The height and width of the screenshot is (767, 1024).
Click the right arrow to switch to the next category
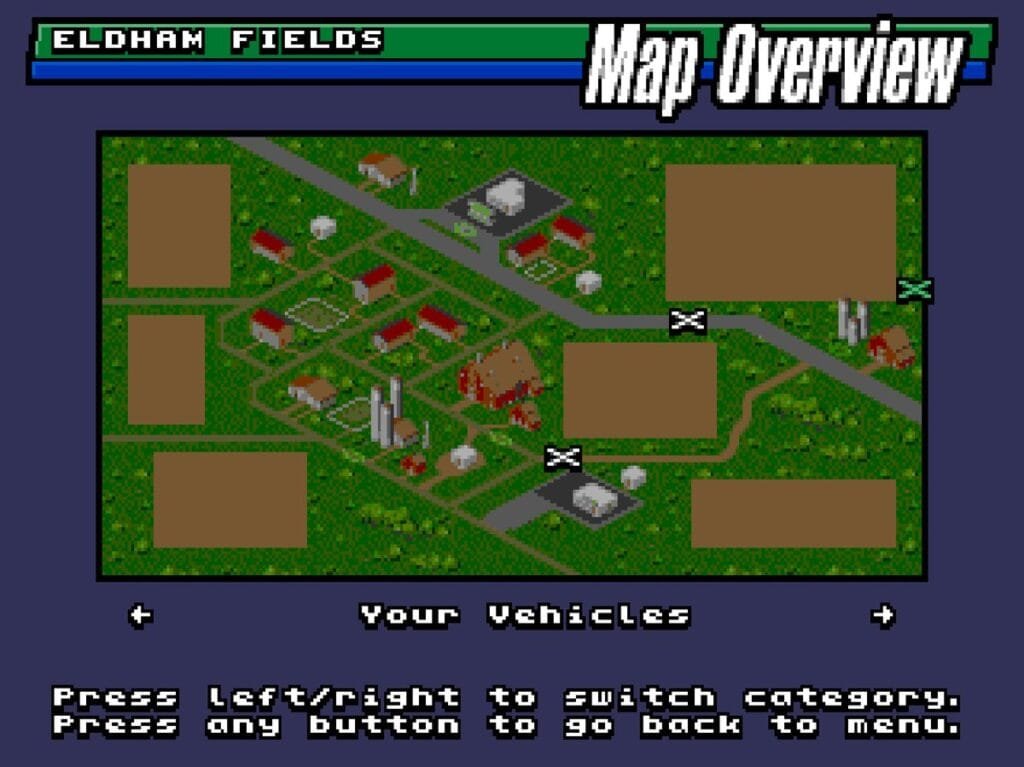point(882,615)
